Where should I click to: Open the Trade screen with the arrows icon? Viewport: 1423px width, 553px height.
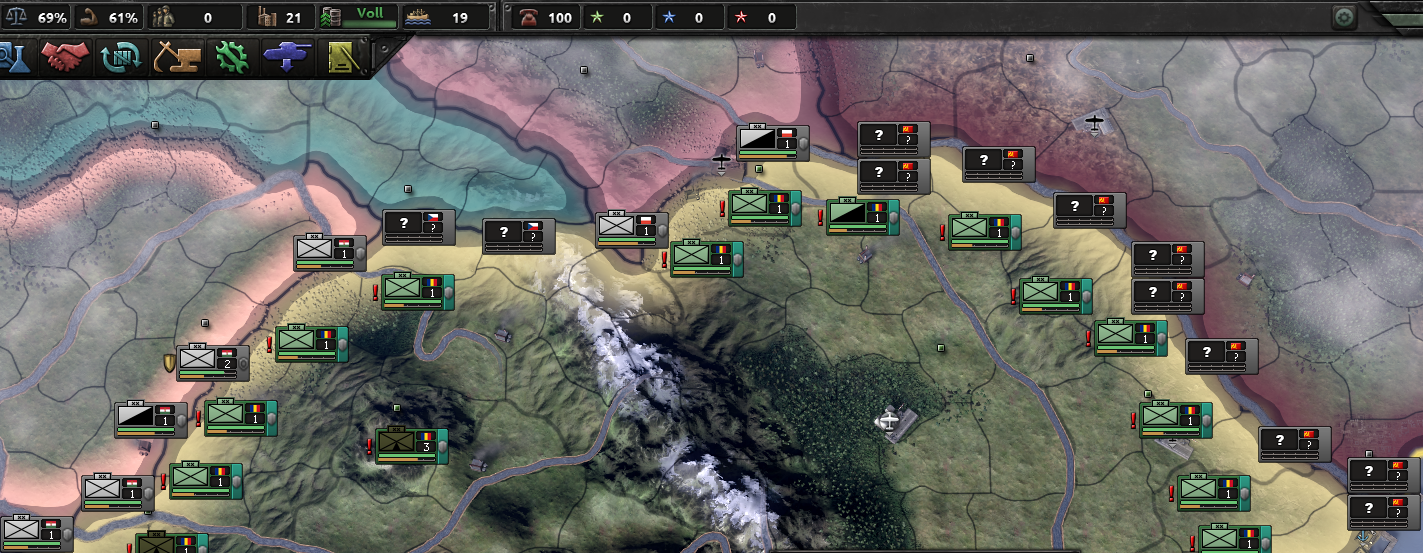(x=120, y=58)
